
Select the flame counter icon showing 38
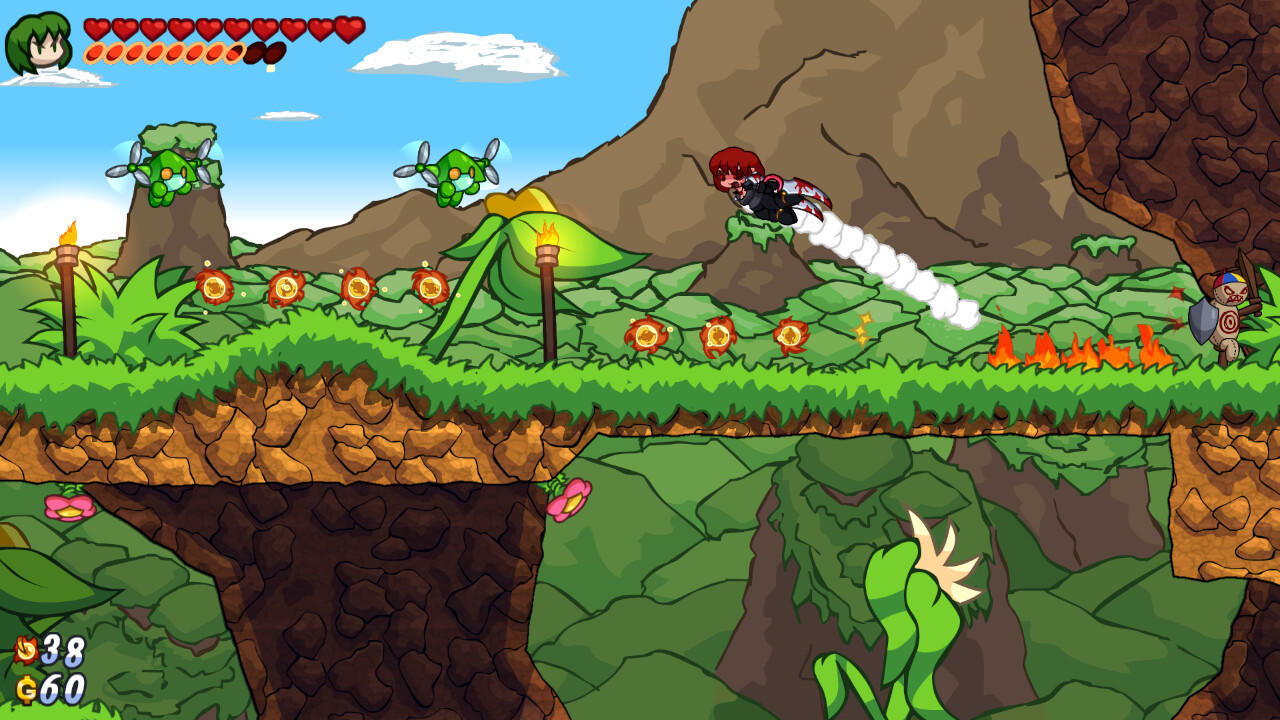28,648
